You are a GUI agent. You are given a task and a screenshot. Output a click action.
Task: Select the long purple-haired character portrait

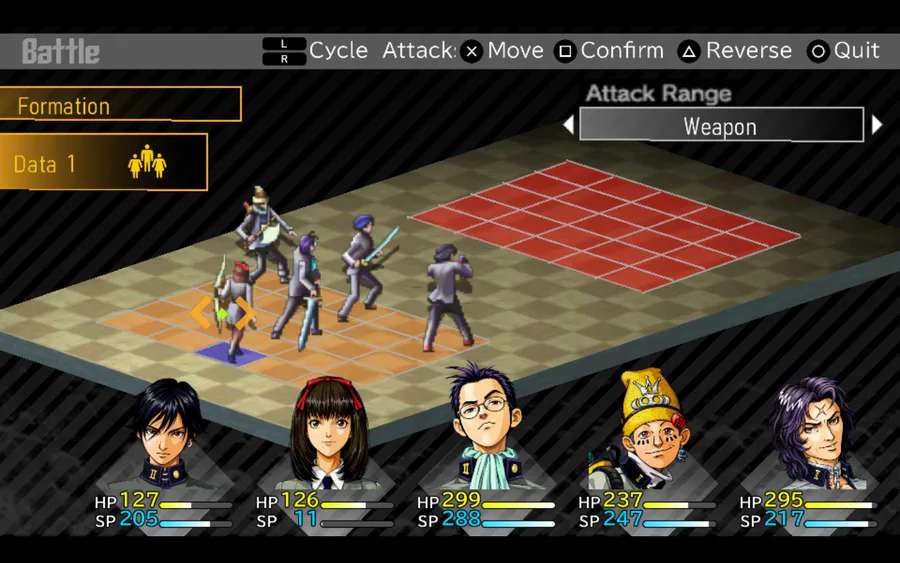point(808,430)
